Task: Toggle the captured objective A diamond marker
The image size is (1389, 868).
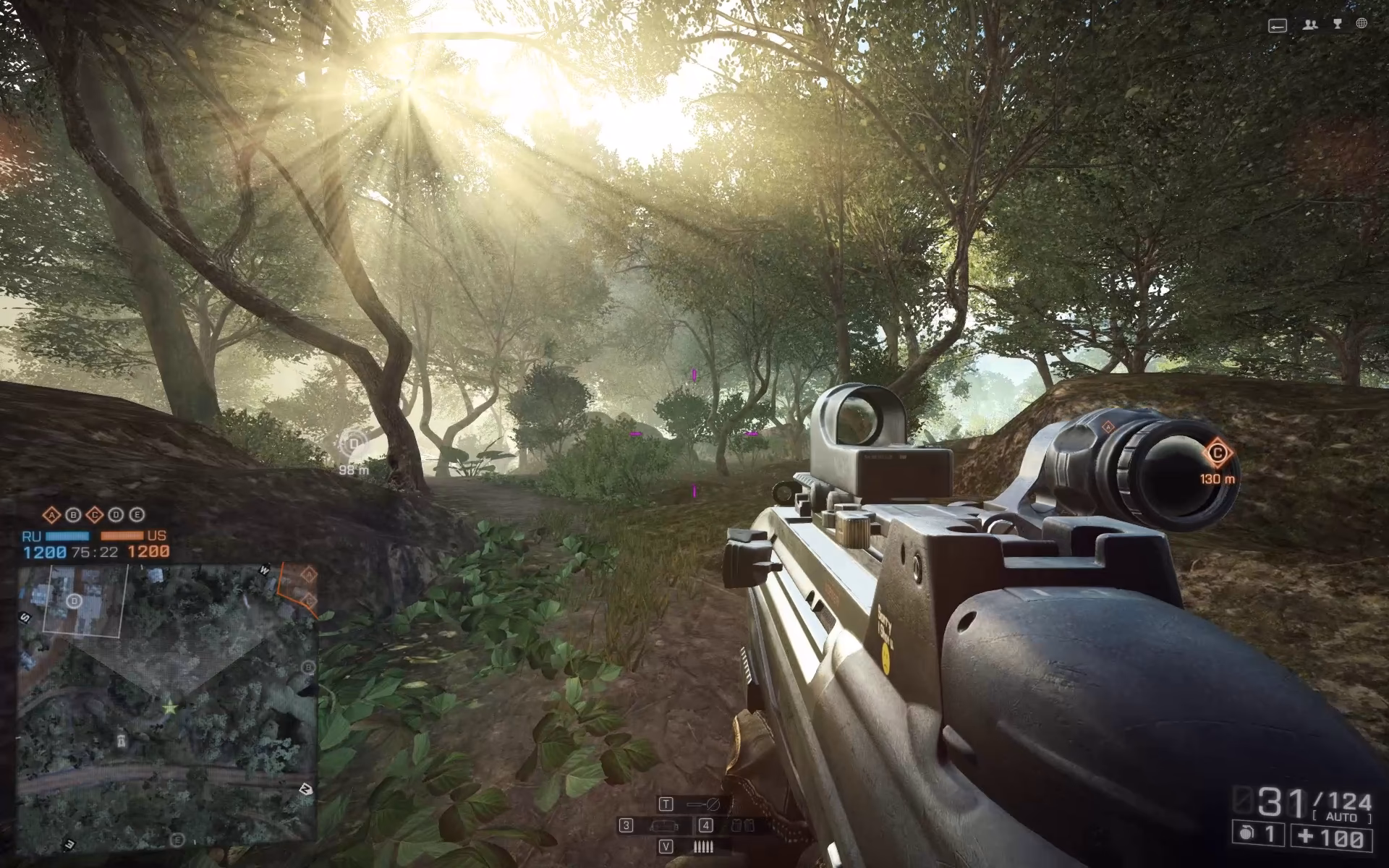Action: 52,515
